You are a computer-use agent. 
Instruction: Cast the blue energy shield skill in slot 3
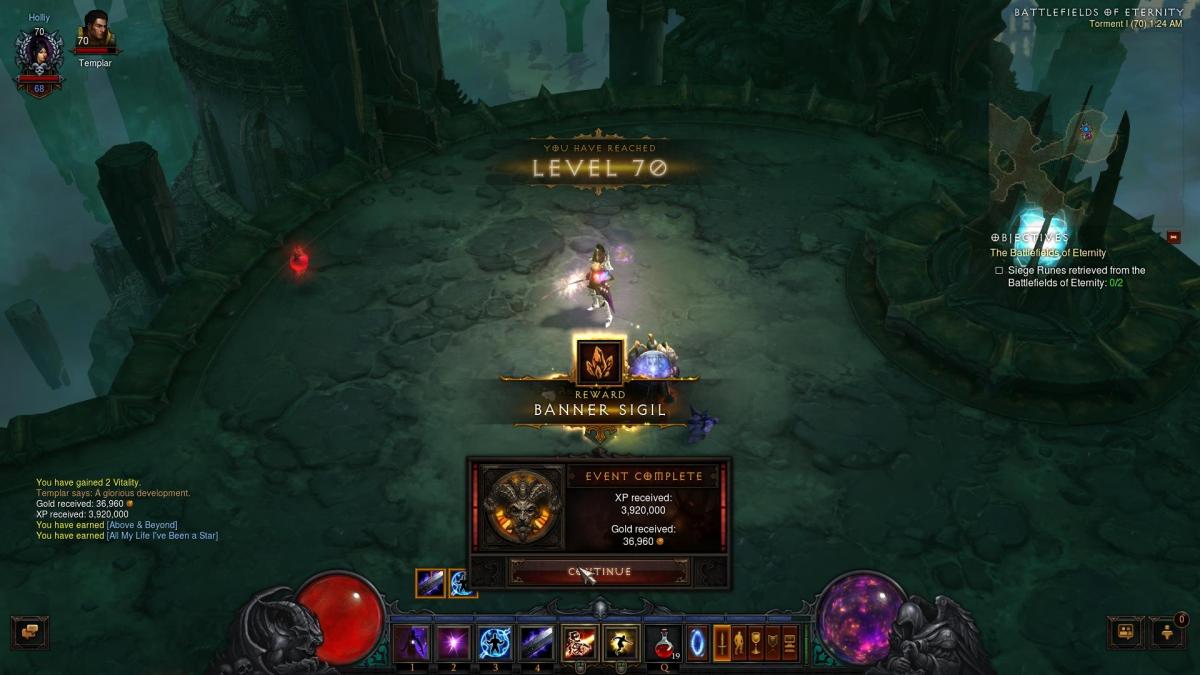click(495, 642)
